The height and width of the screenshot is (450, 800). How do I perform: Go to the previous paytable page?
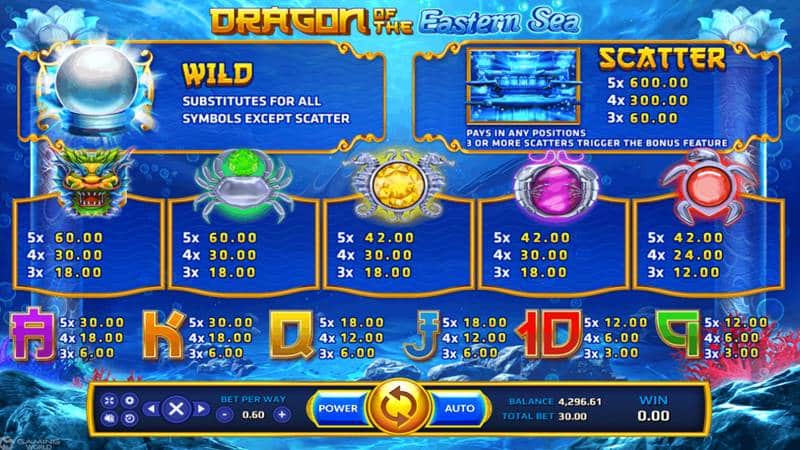point(151,408)
